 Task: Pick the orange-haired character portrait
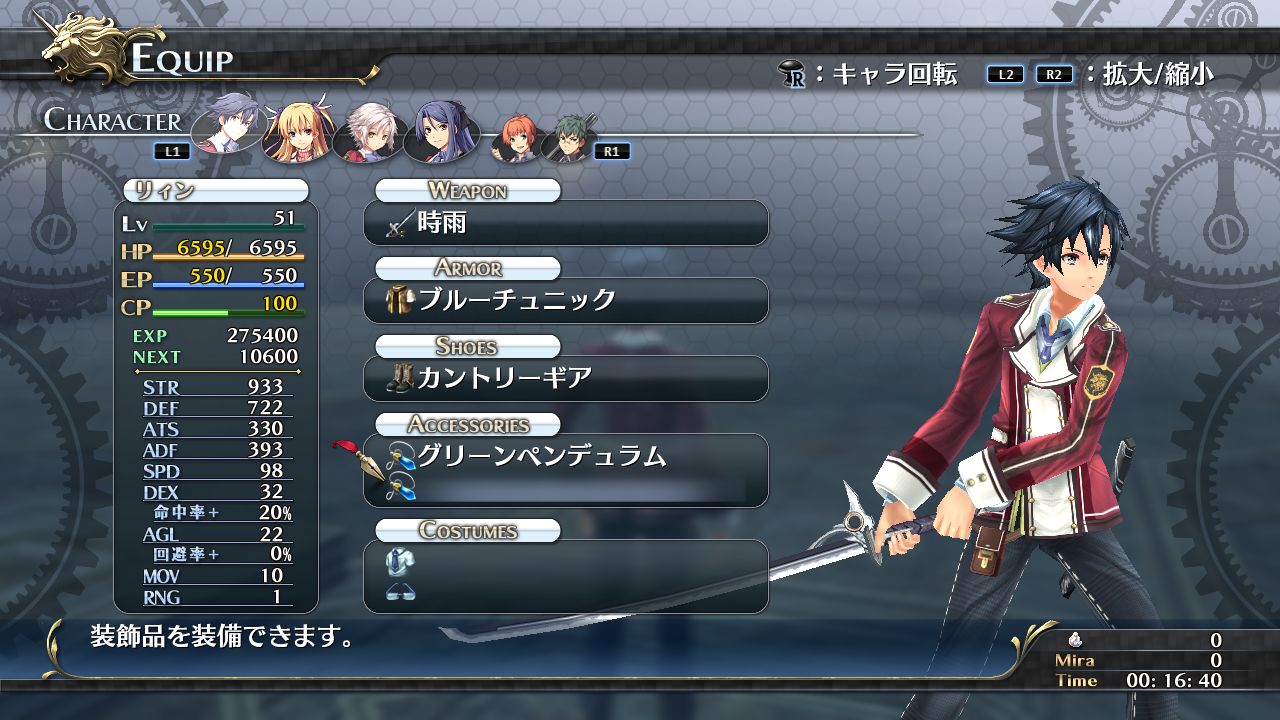click(515, 139)
